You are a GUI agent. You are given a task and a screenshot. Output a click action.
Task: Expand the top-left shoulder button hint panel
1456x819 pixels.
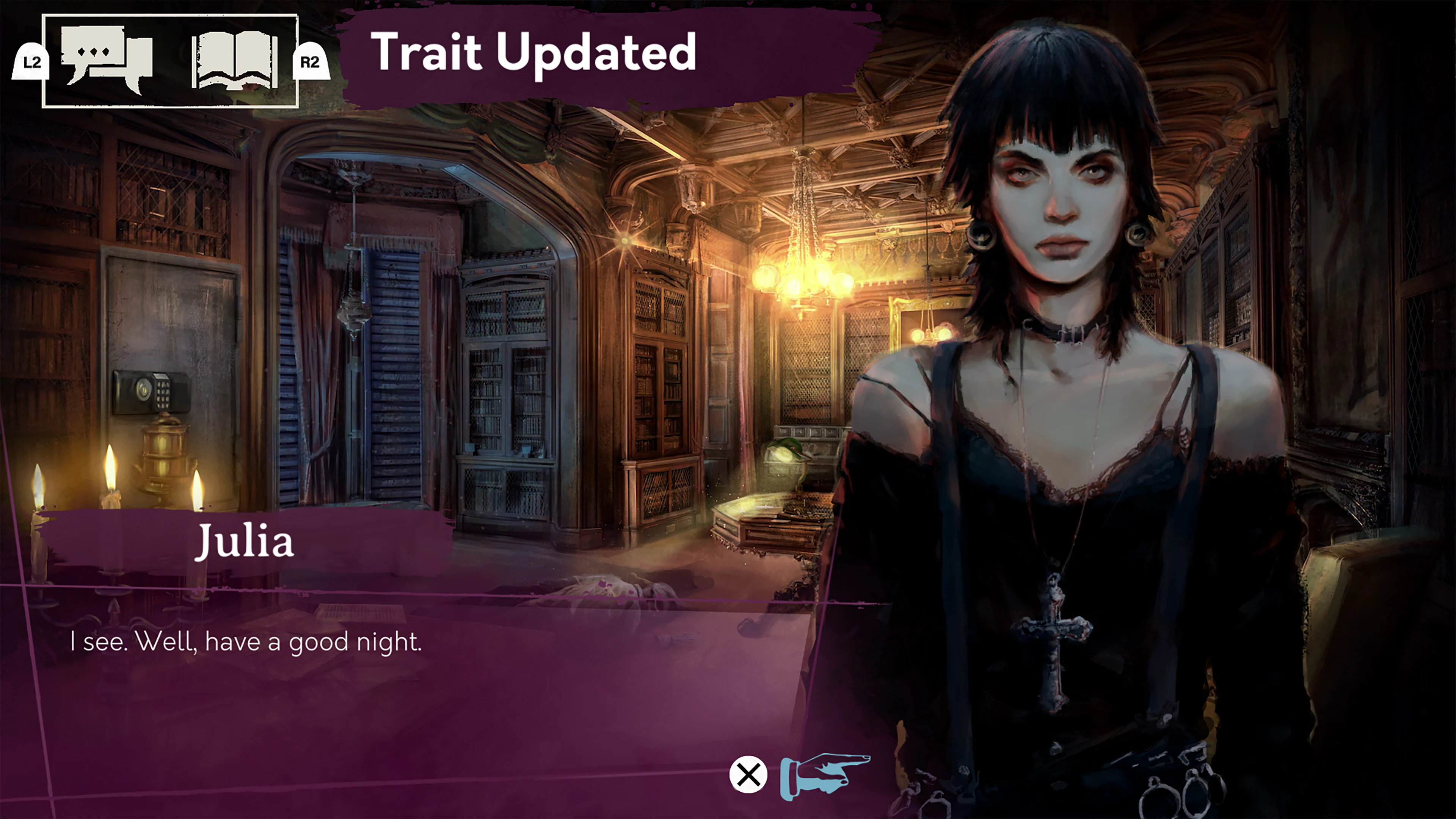point(169,60)
